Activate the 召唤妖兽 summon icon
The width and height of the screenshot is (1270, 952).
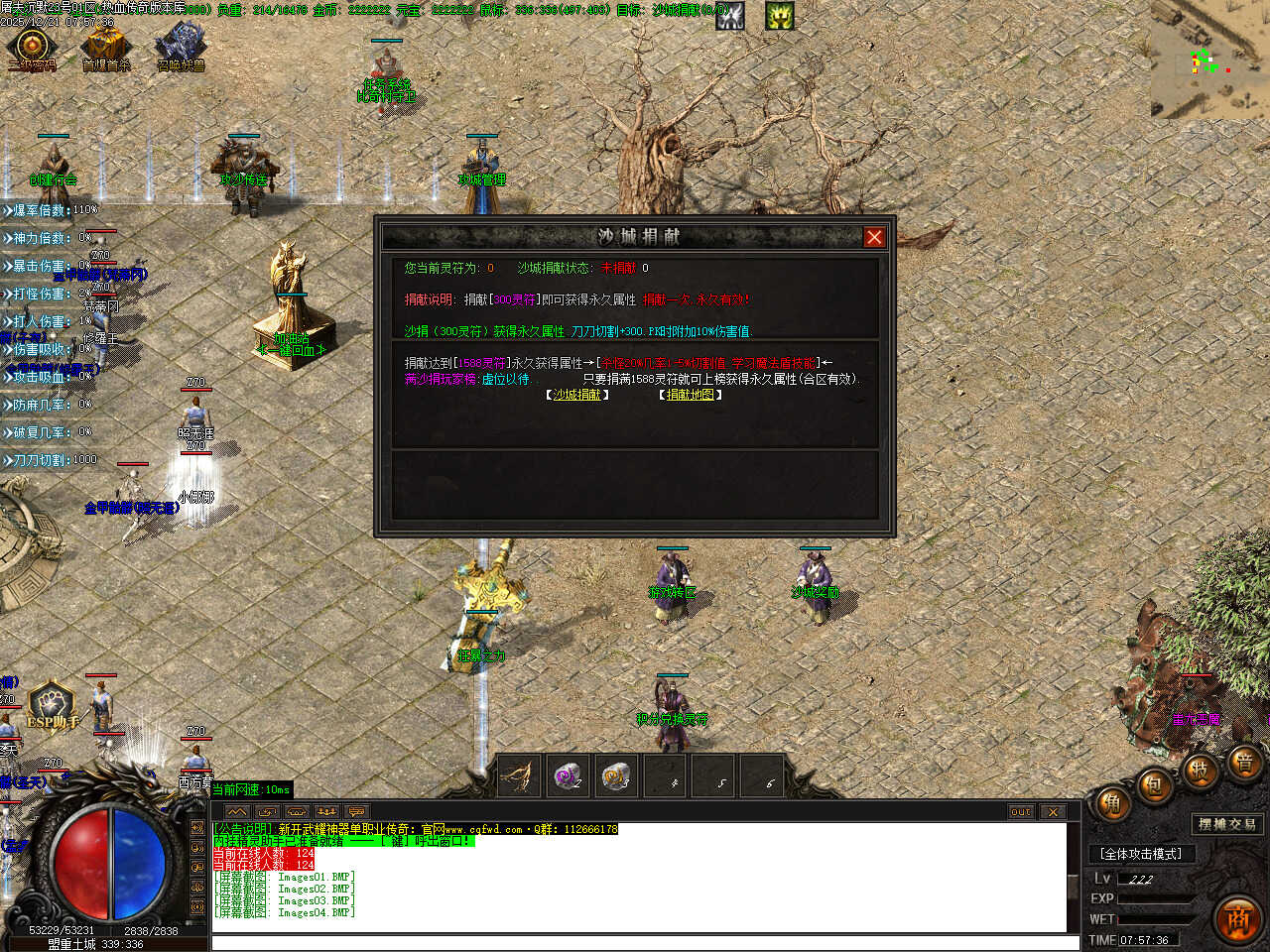click(x=181, y=48)
